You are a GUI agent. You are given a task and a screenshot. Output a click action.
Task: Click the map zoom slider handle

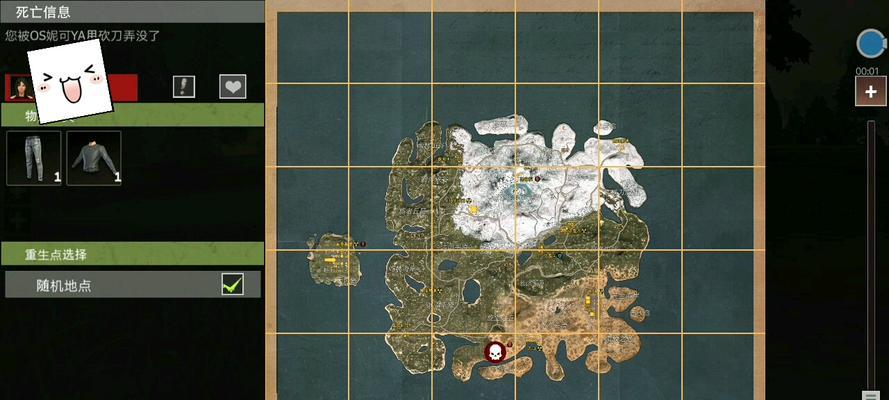tap(871, 394)
